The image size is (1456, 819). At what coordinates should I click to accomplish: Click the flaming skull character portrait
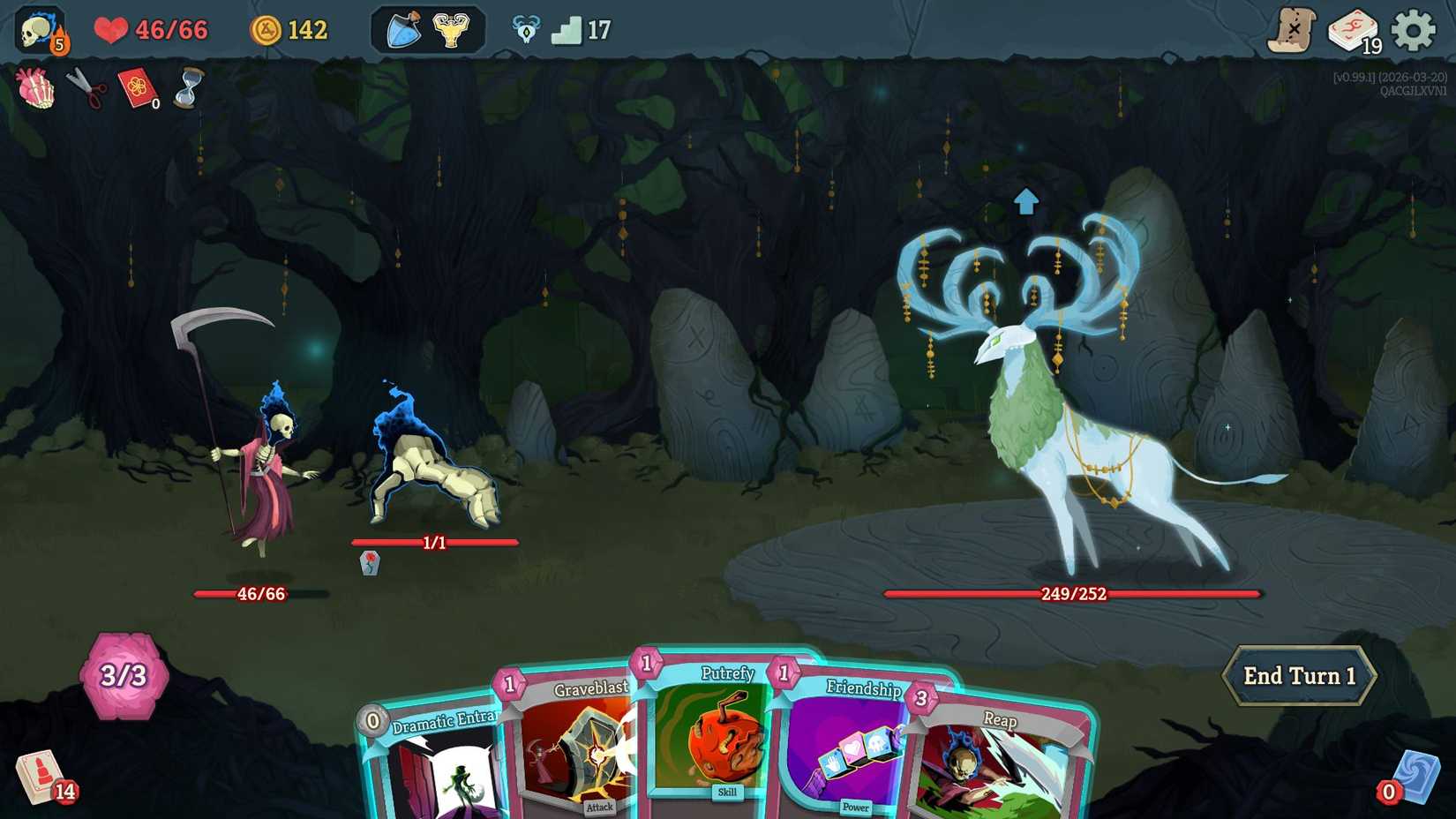point(35,29)
